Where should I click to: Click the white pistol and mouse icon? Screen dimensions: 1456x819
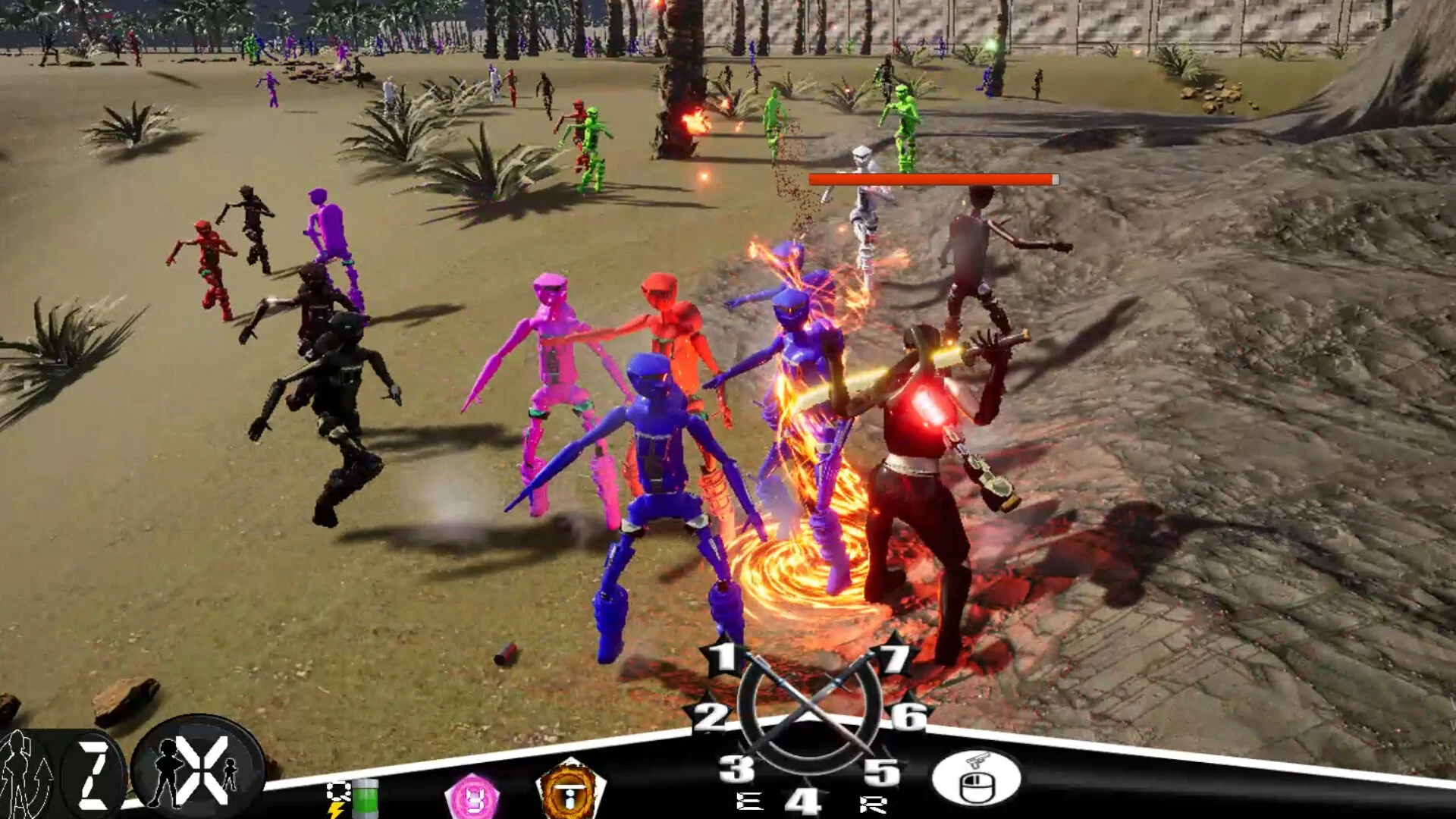pos(976,777)
